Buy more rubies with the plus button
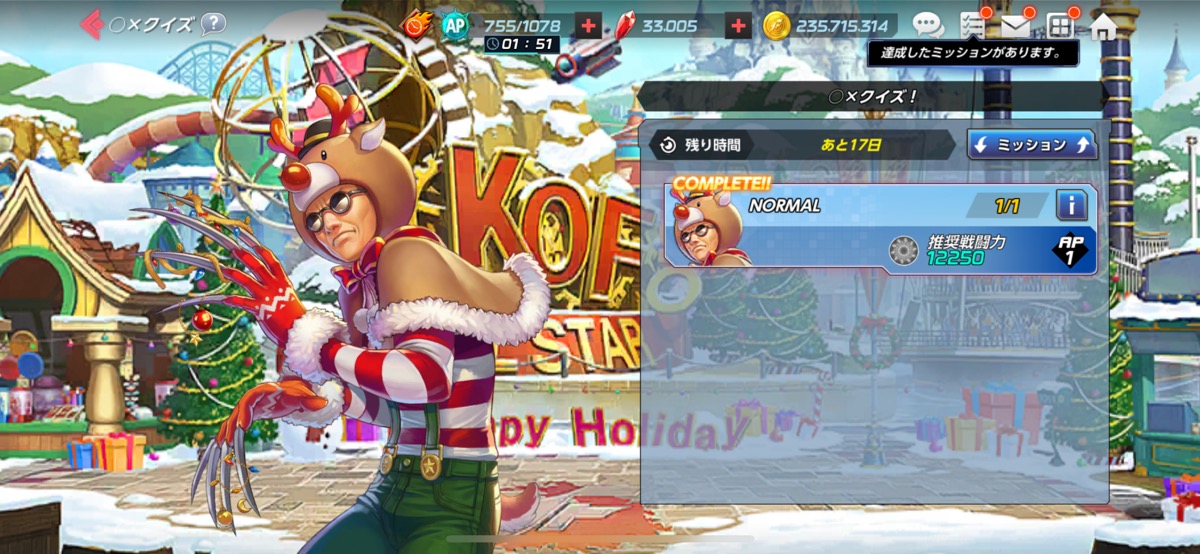The image size is (1200, 554). point(738,26)
